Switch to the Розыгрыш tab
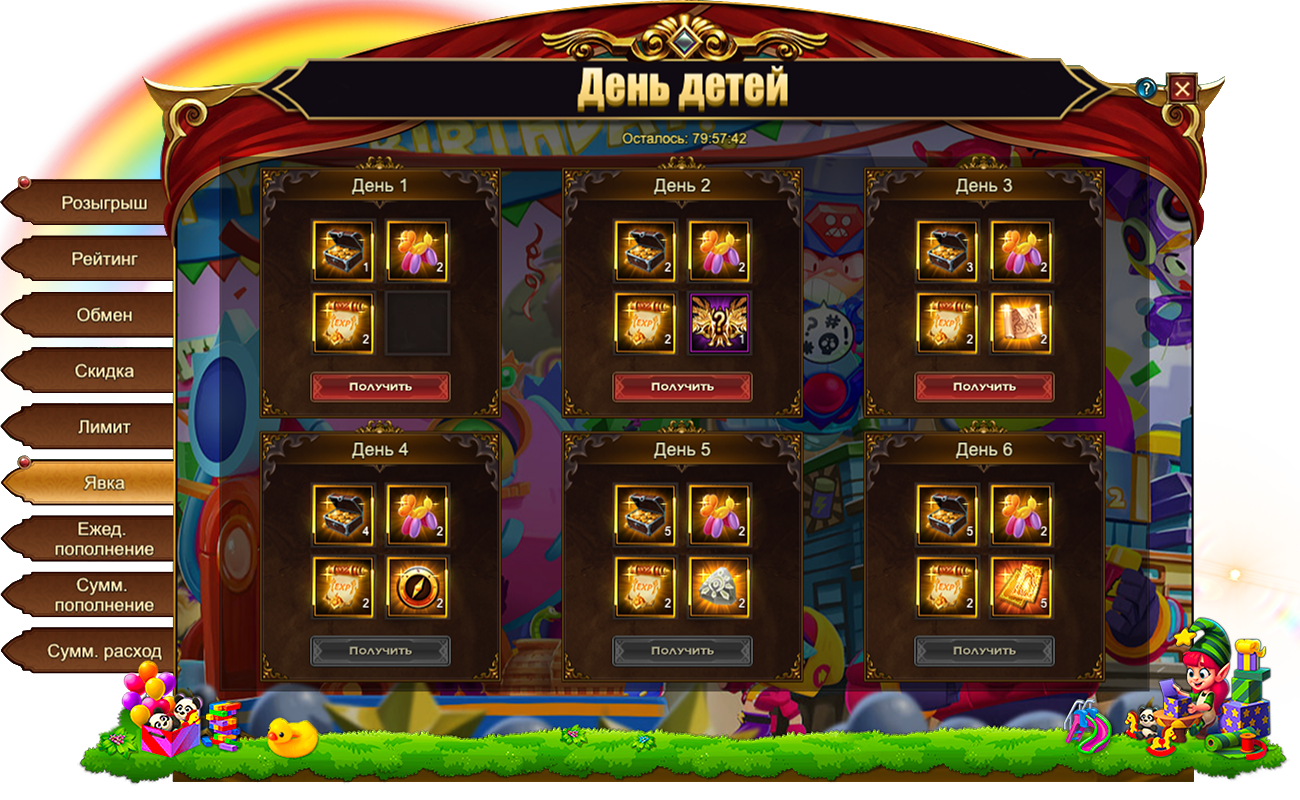Image resolution: width=1300 pixels, height=800 pixels. [103, 203]
